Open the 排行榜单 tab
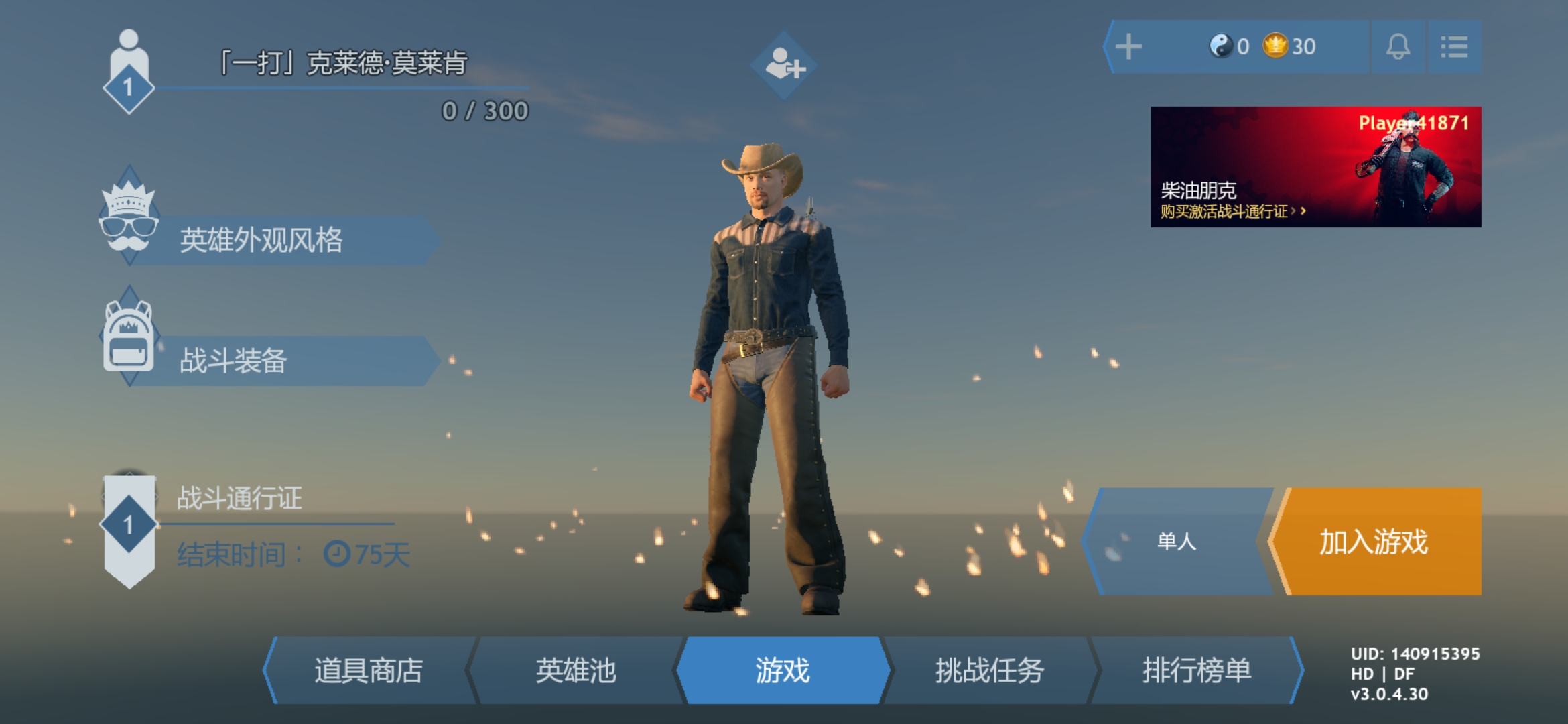Viewport: 1568px width, 724px height. tap(1194, 672)
